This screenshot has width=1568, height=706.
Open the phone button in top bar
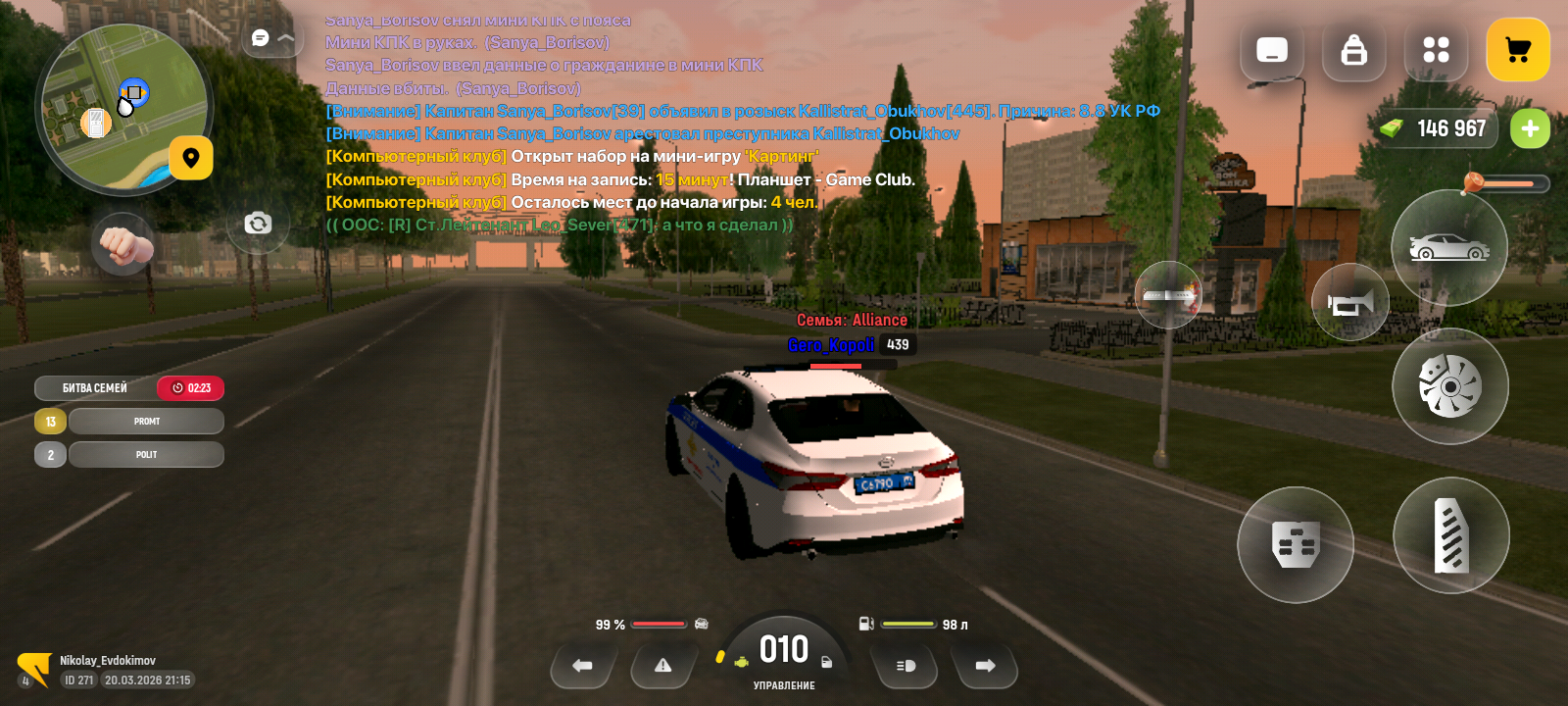1272,50
